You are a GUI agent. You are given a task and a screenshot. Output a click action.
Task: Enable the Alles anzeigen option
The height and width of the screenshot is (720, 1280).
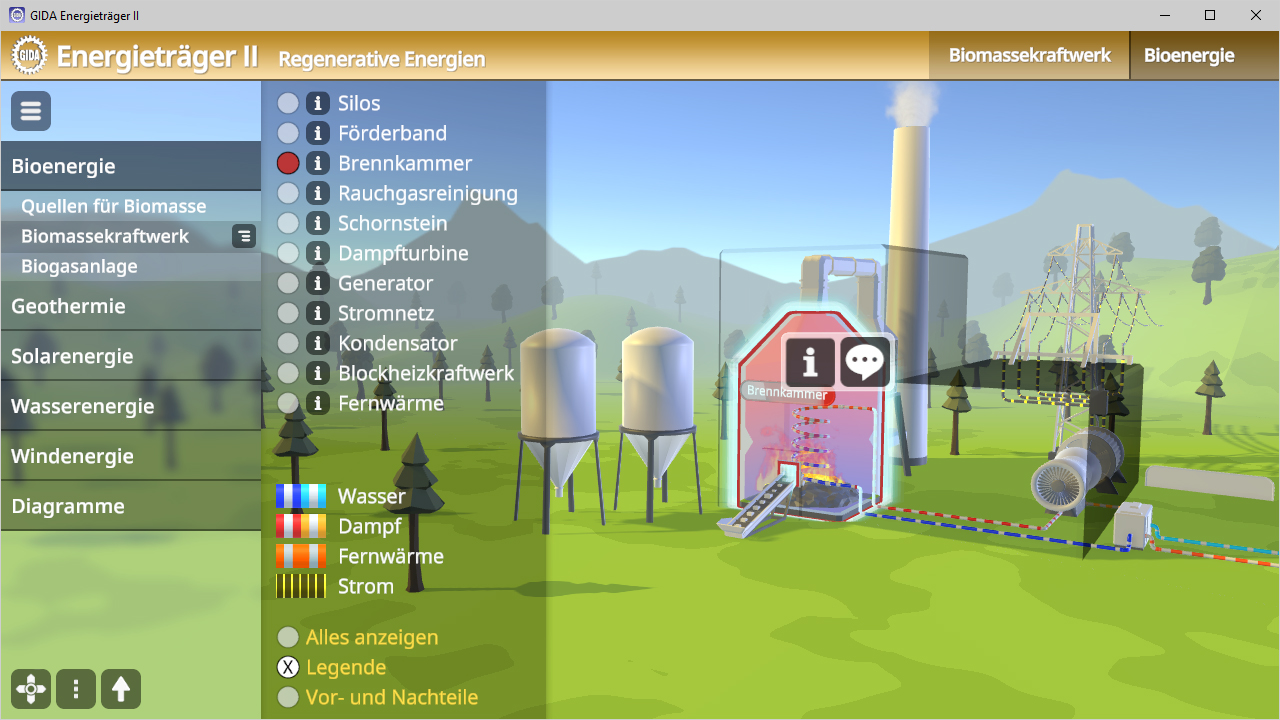coord(288,637)
